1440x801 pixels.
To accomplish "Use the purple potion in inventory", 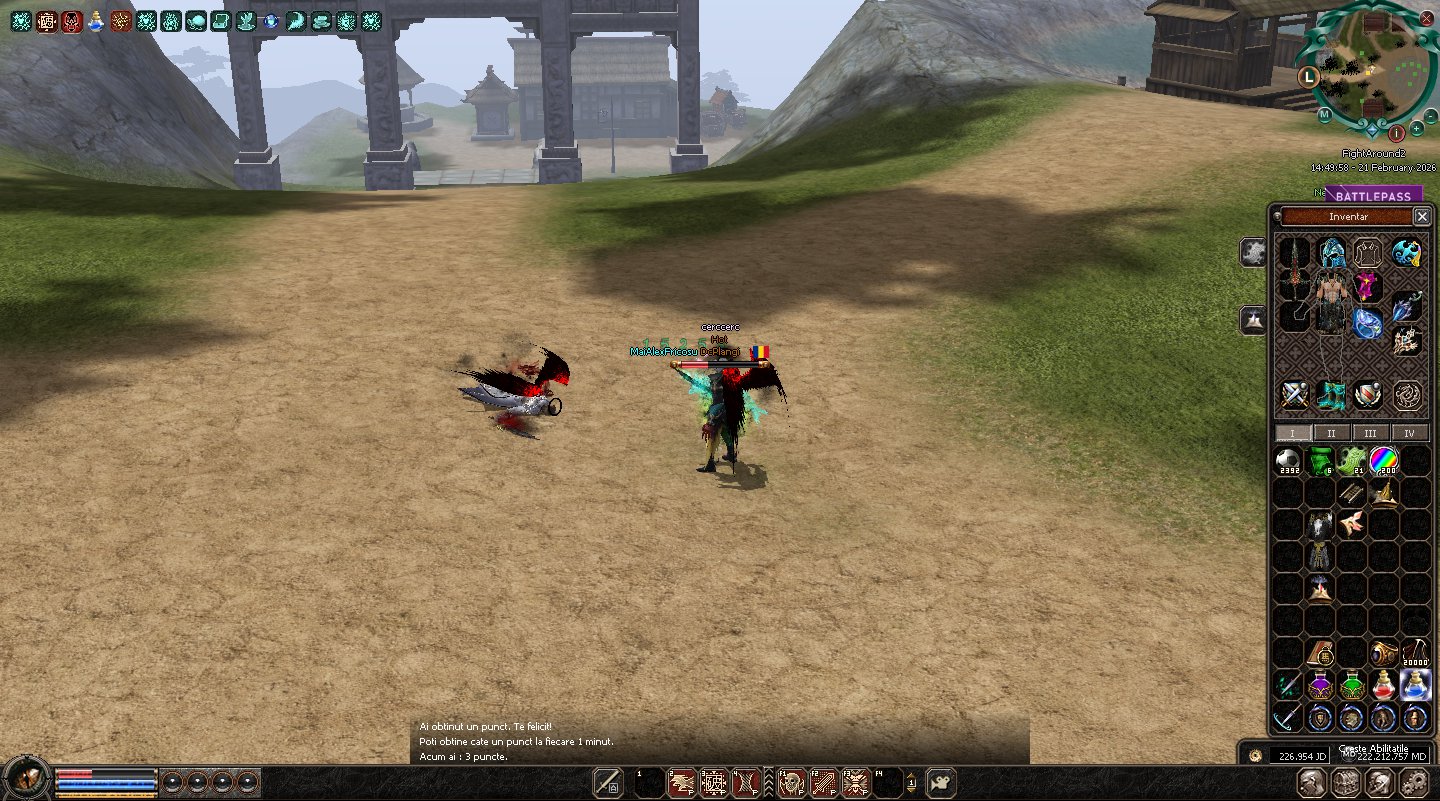I will 1320,686.
